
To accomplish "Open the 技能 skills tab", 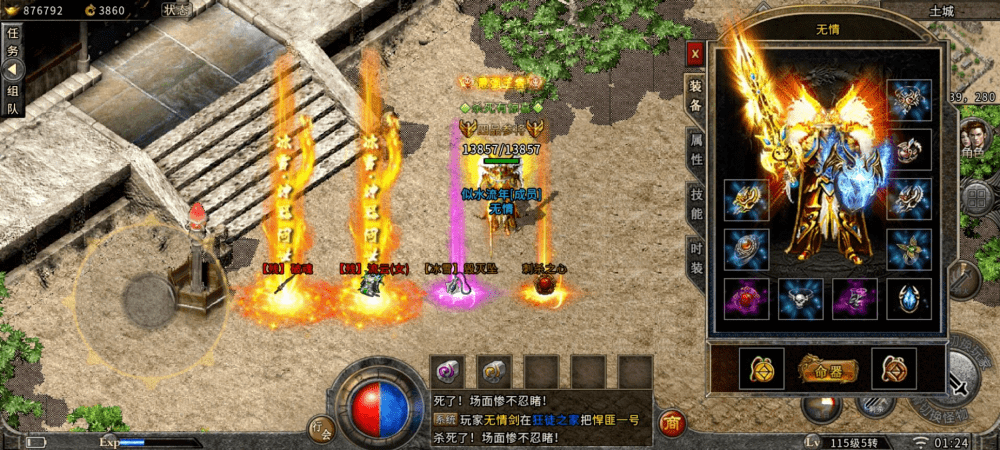I will tap(696, 200).
